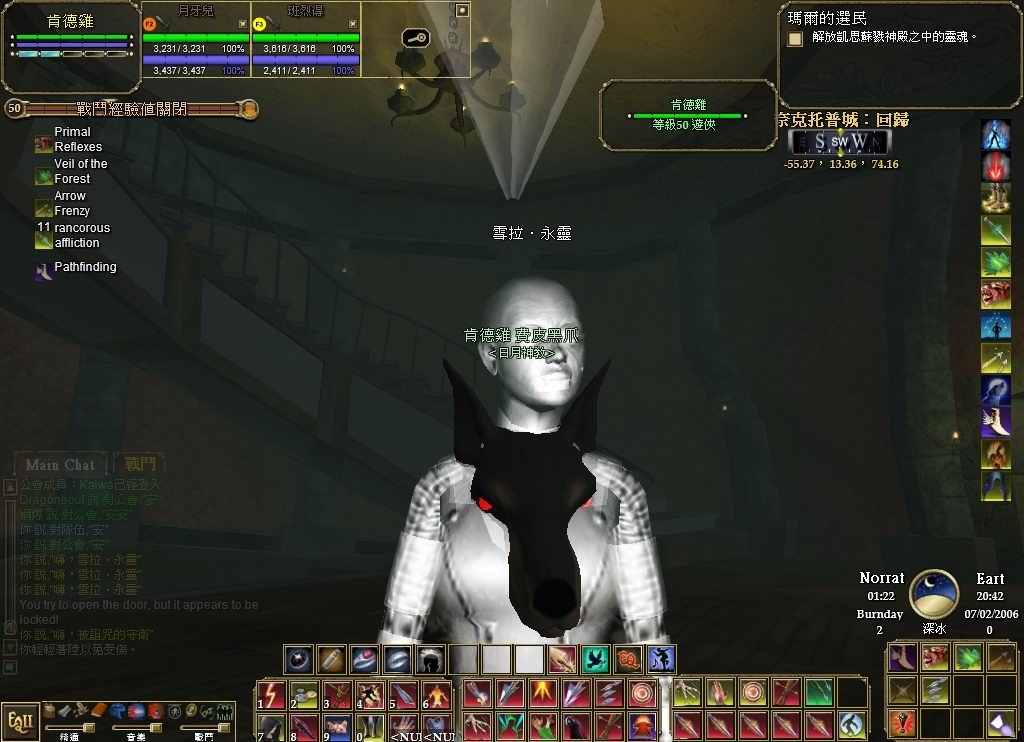Activate the lightning bolt ability in slot 1
Screen dimensions: 1024x742
coord(271,694)
